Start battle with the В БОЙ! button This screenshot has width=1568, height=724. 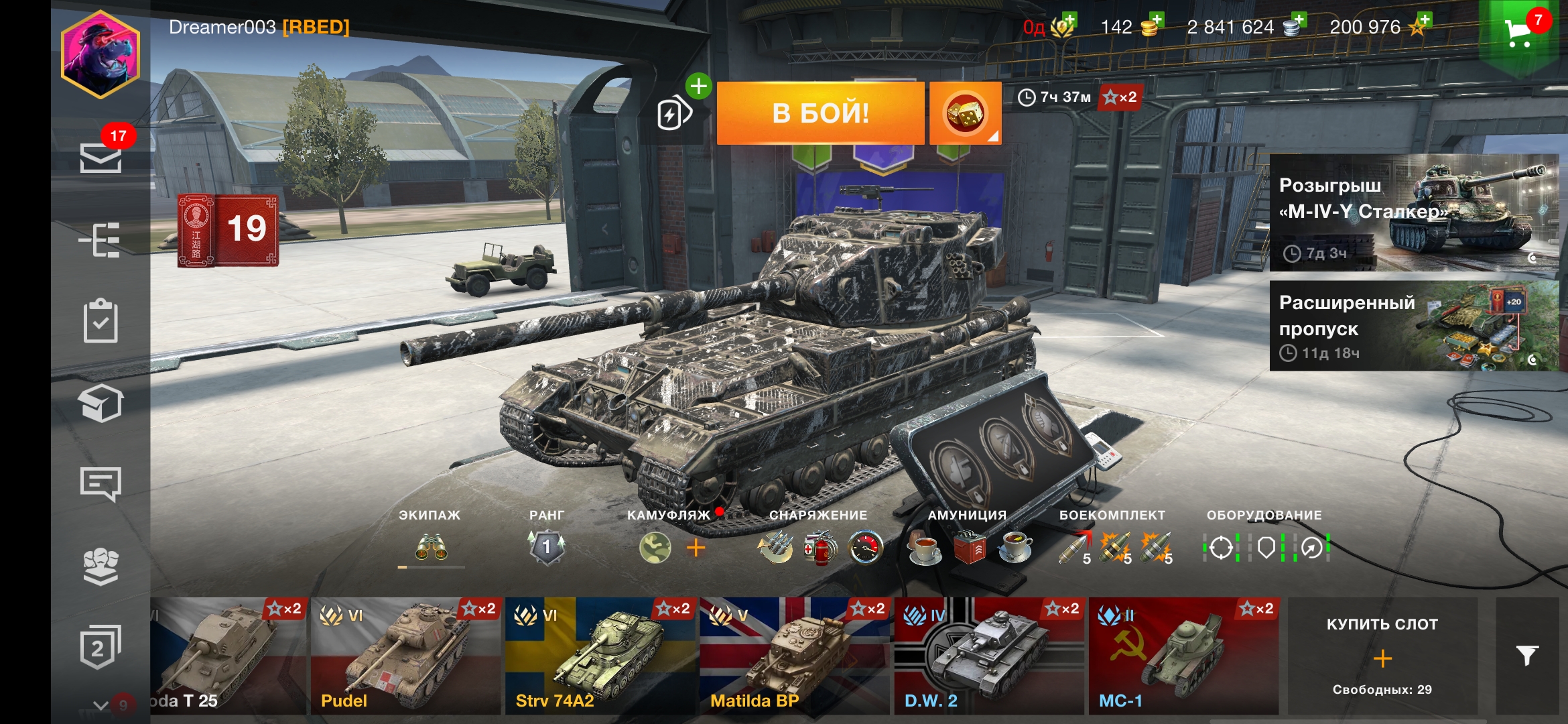tap(820, 113)
